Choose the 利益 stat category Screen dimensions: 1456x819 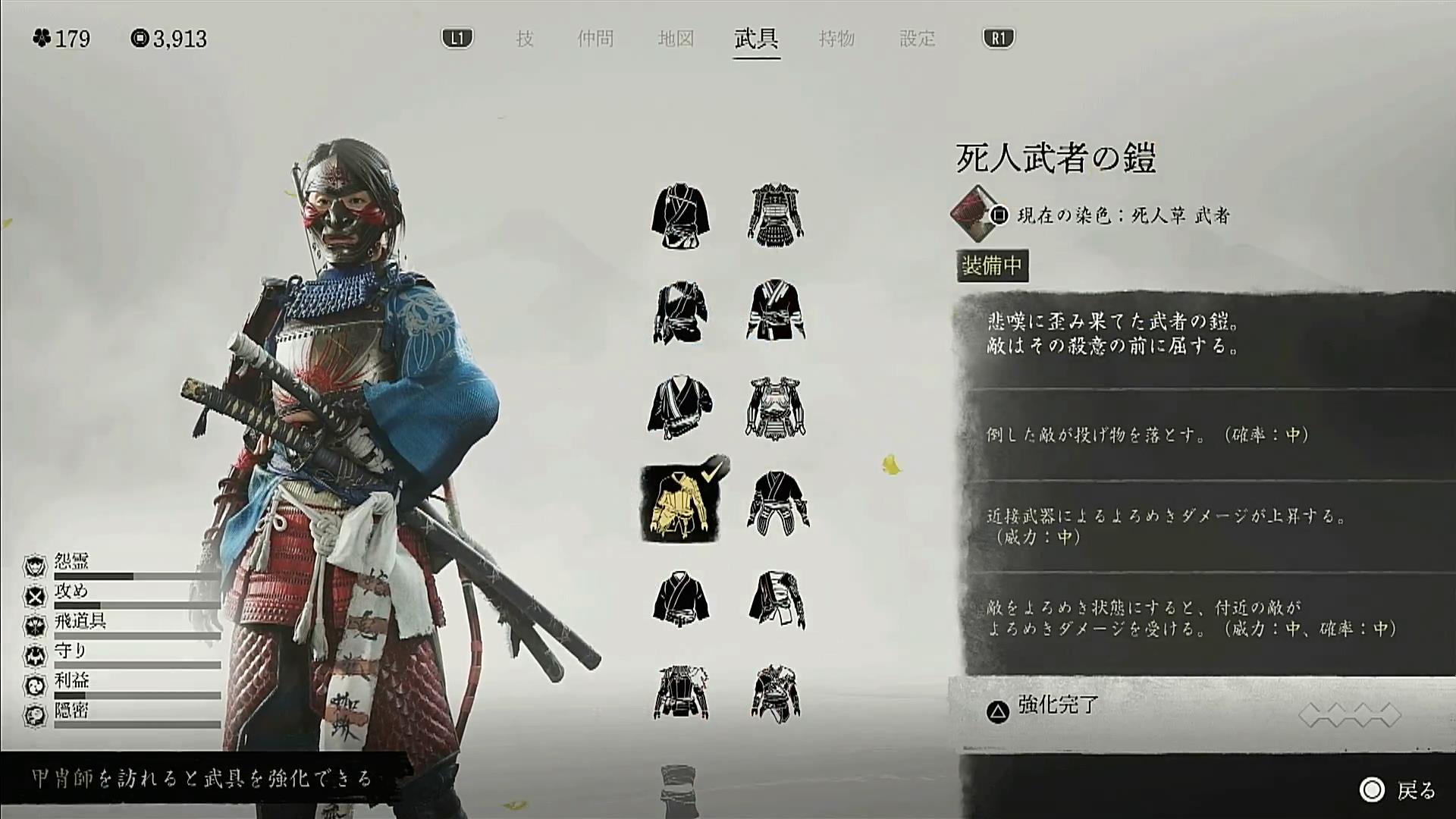[x=71, y=681]
